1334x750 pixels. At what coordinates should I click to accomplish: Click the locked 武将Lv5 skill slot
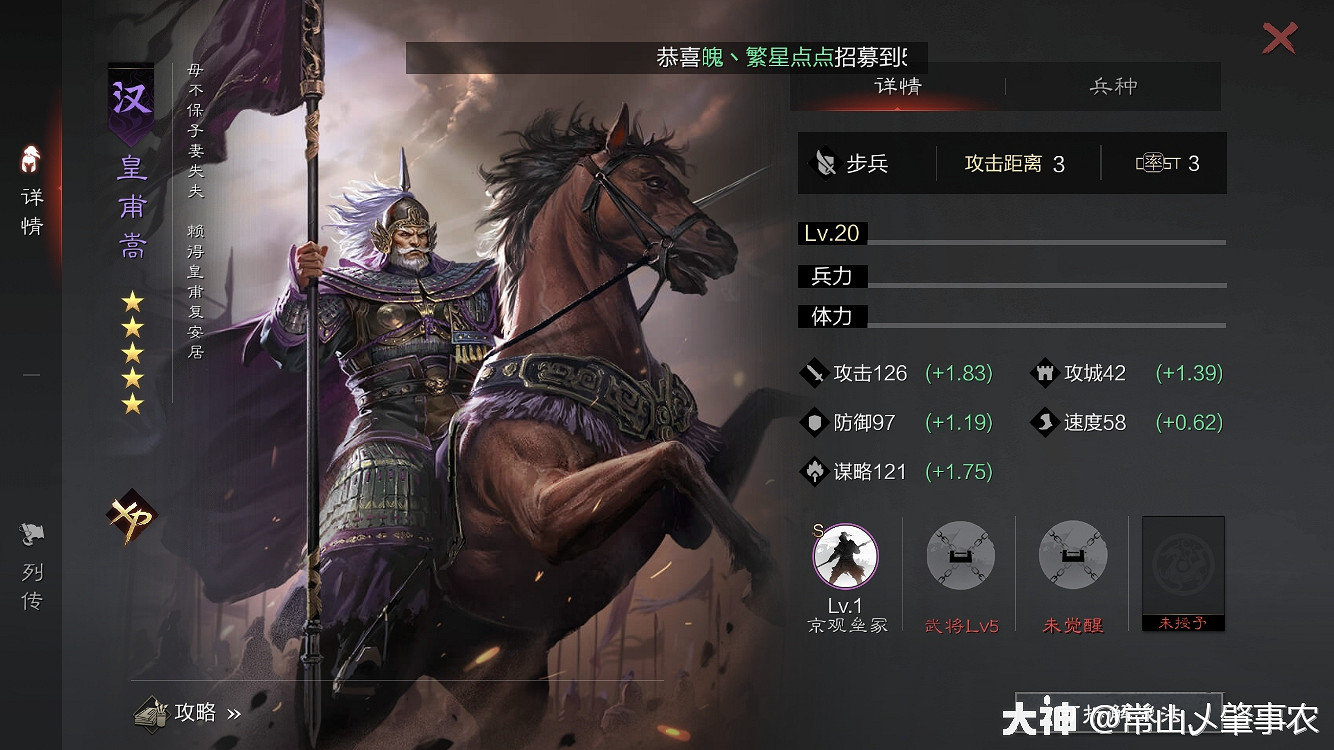959,556
